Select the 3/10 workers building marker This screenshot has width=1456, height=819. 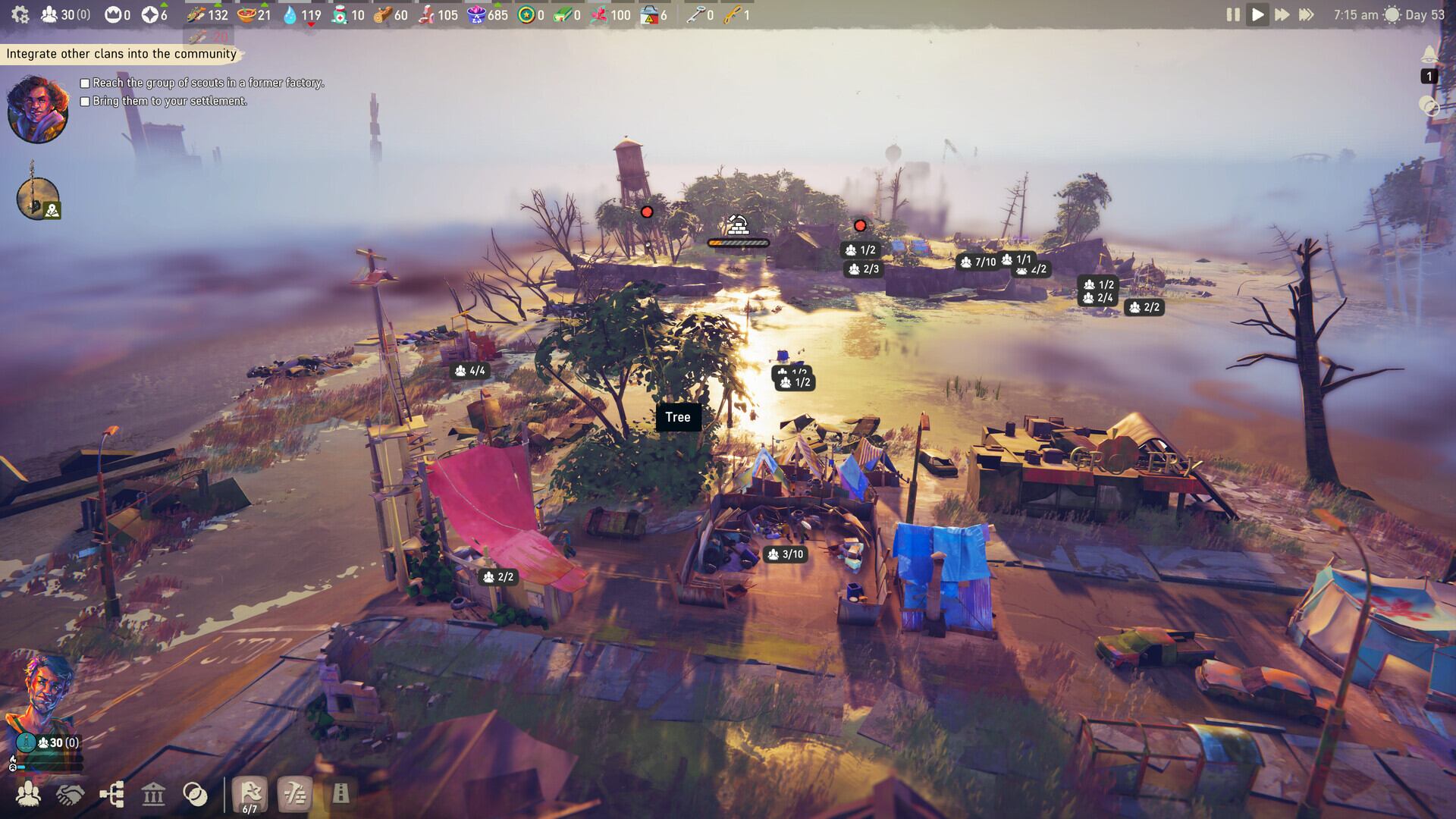[785, 554]
